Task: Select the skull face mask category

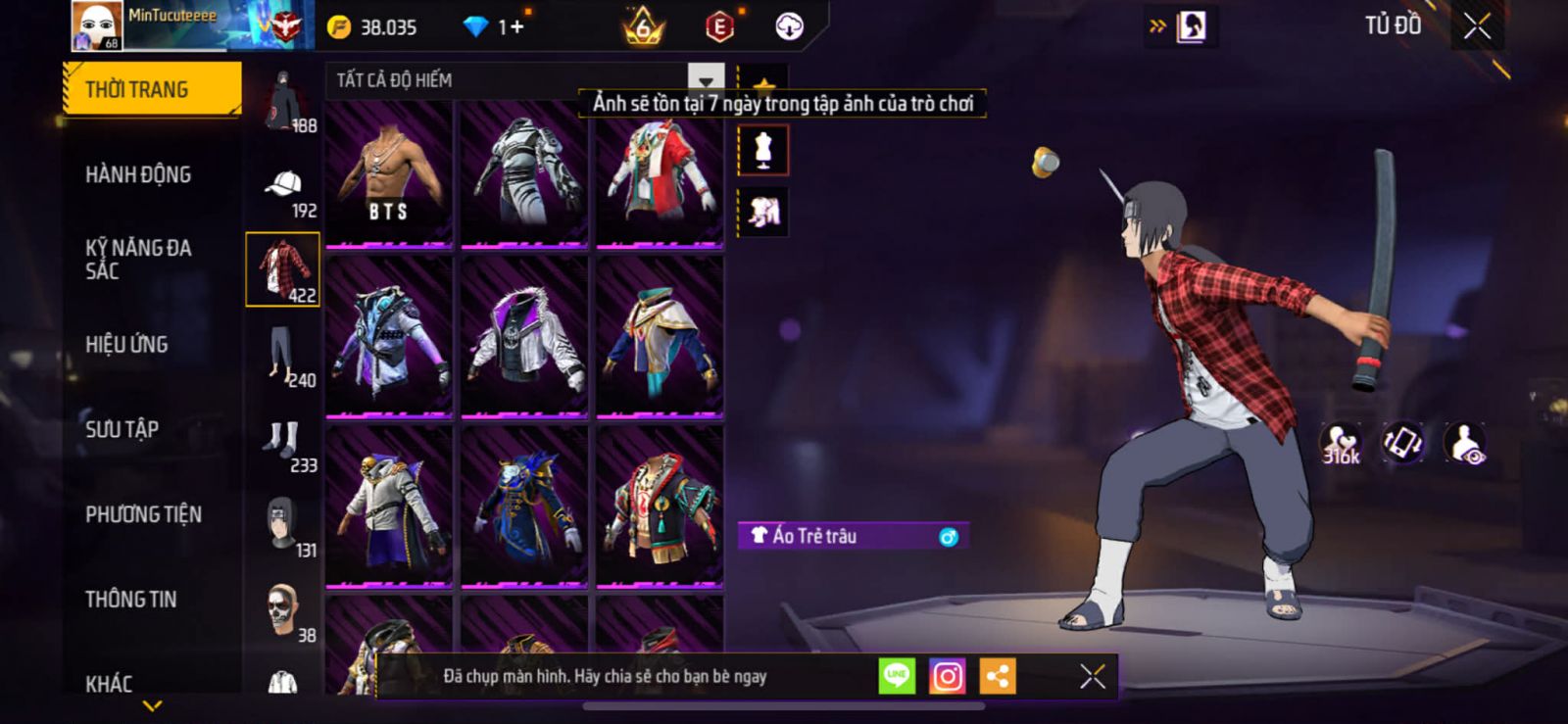Action: click(x=282, y=609)
